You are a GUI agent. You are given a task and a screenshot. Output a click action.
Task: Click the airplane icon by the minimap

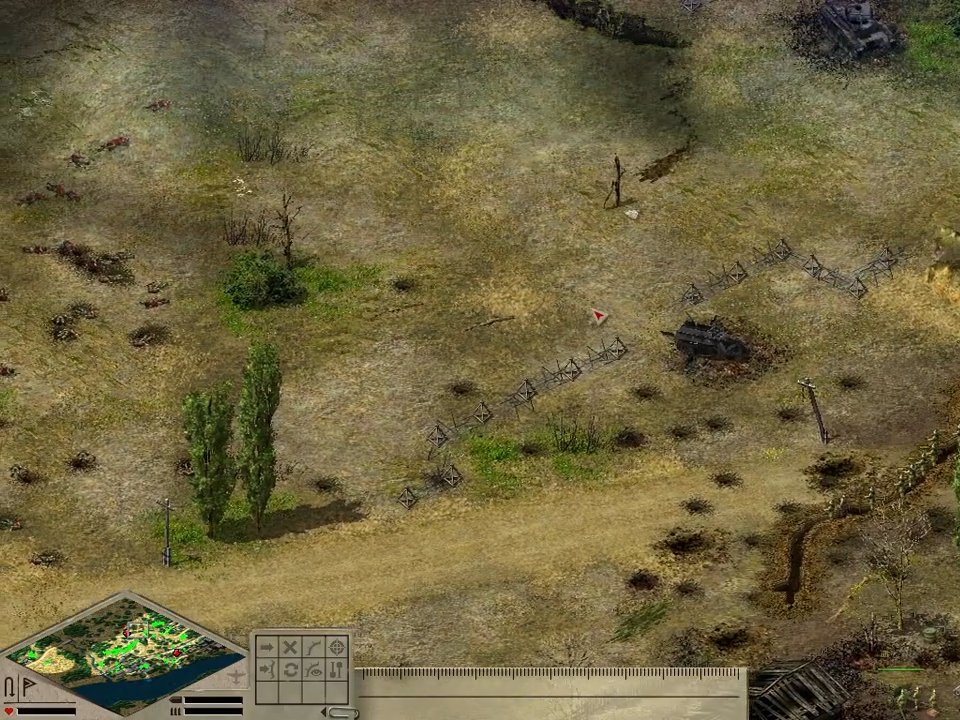pos(236,677)
